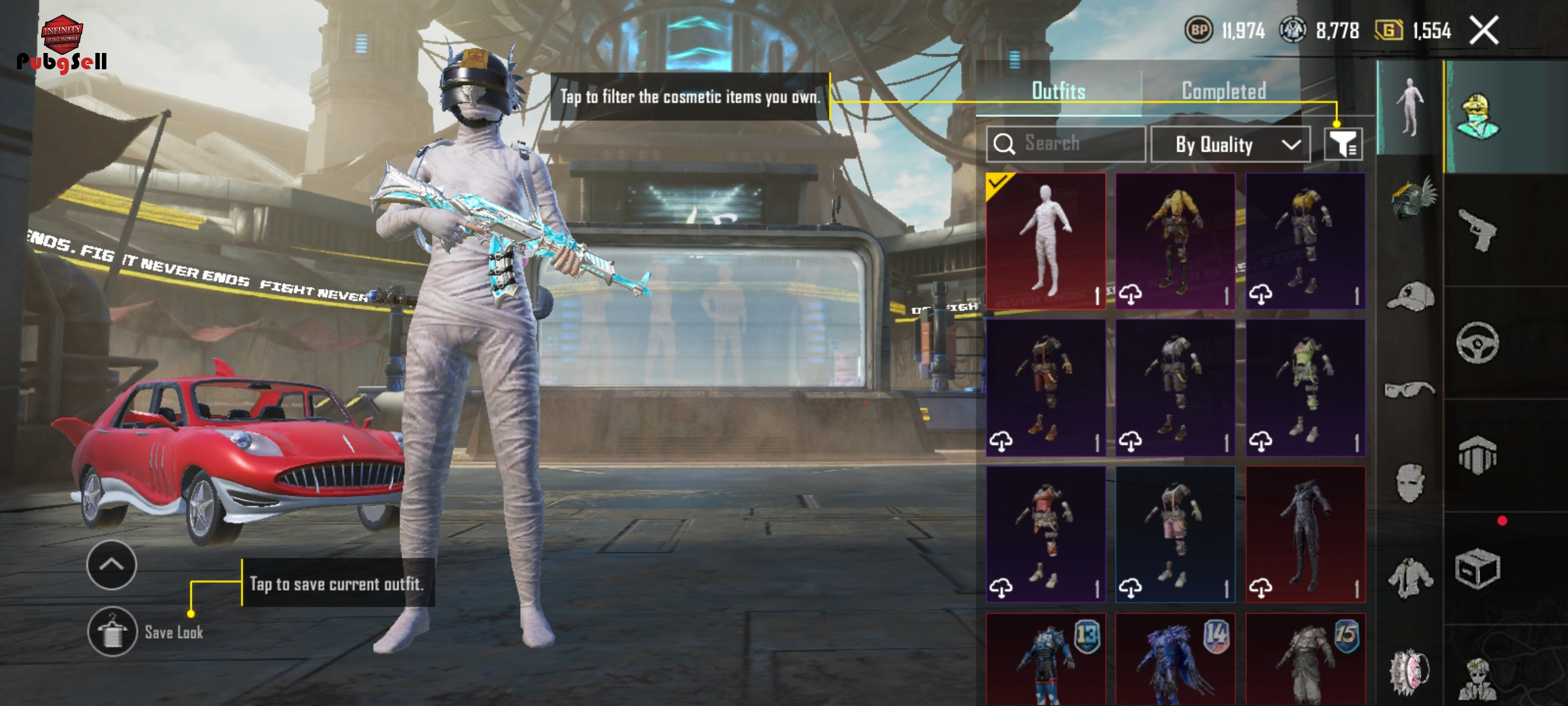The width and height of the screenshot is (1568, 706).
Task: Pick the outfit with the 13 badge
Action: click(x=1045, y=659)
